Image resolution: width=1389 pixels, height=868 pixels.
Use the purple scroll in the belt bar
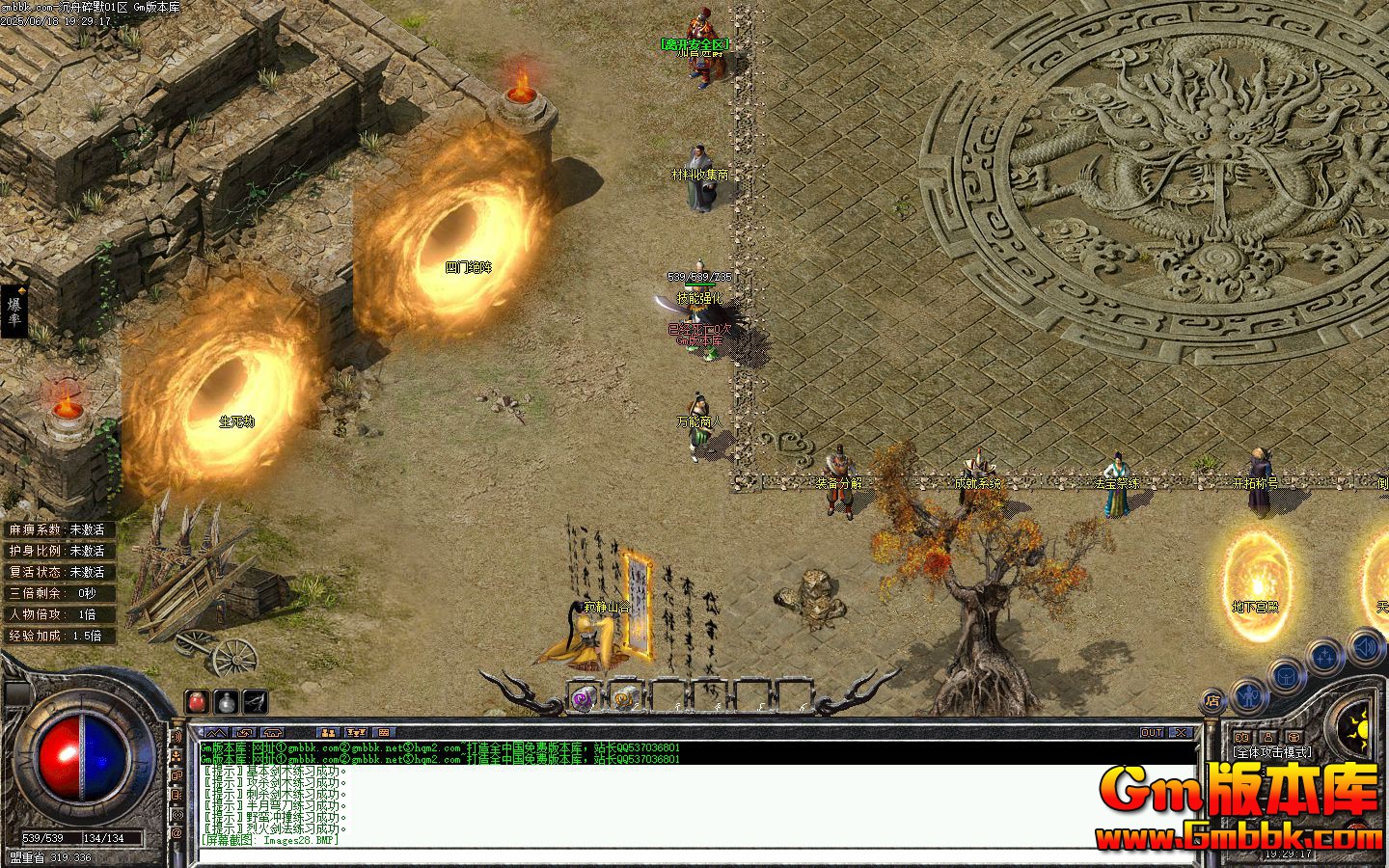pos(582,699)
